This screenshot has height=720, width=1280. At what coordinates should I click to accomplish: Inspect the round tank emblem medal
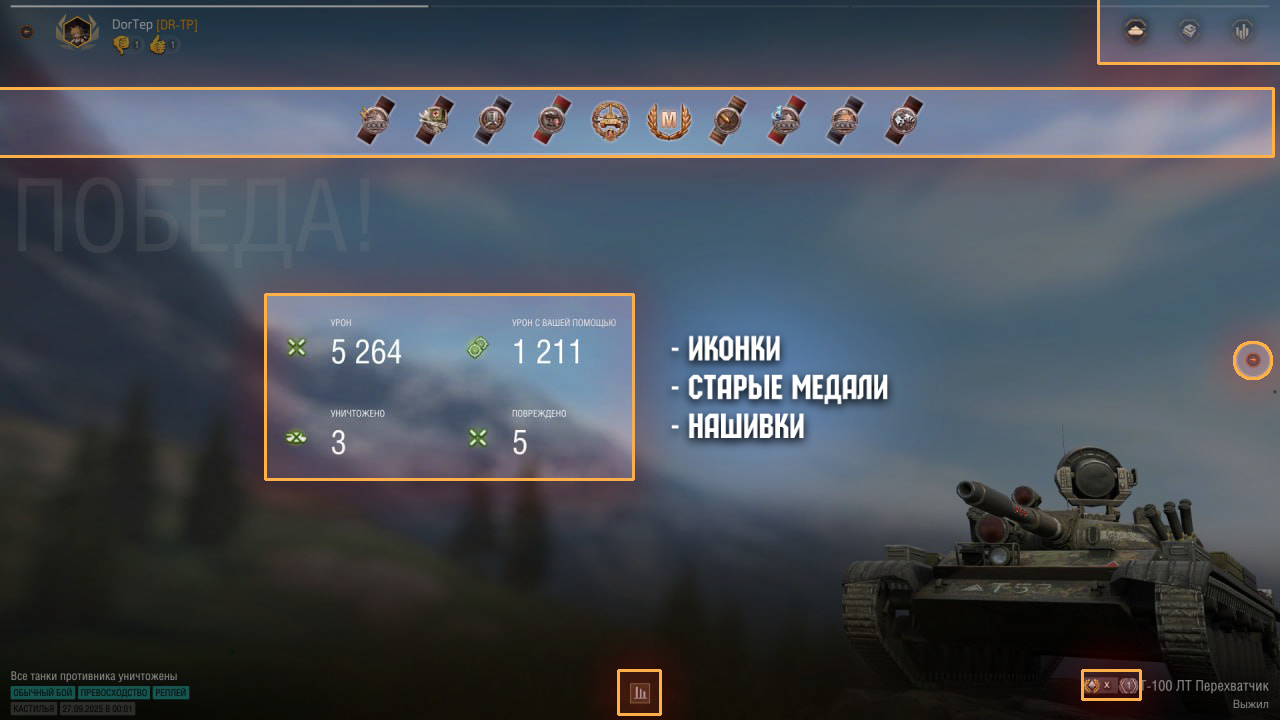[609, 122]
